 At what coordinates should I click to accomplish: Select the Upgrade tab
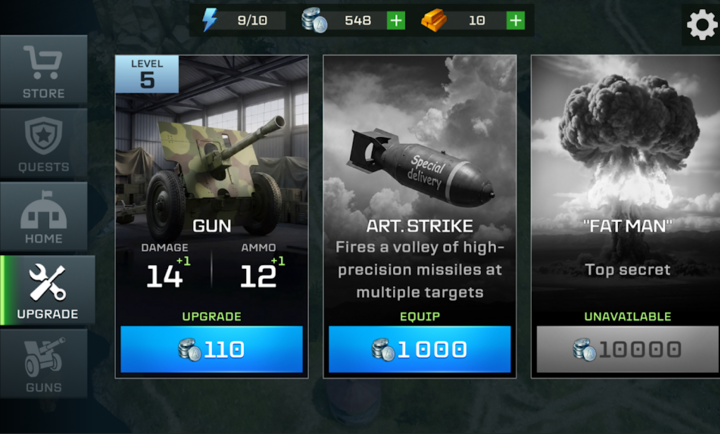click(x=48, y=290)
